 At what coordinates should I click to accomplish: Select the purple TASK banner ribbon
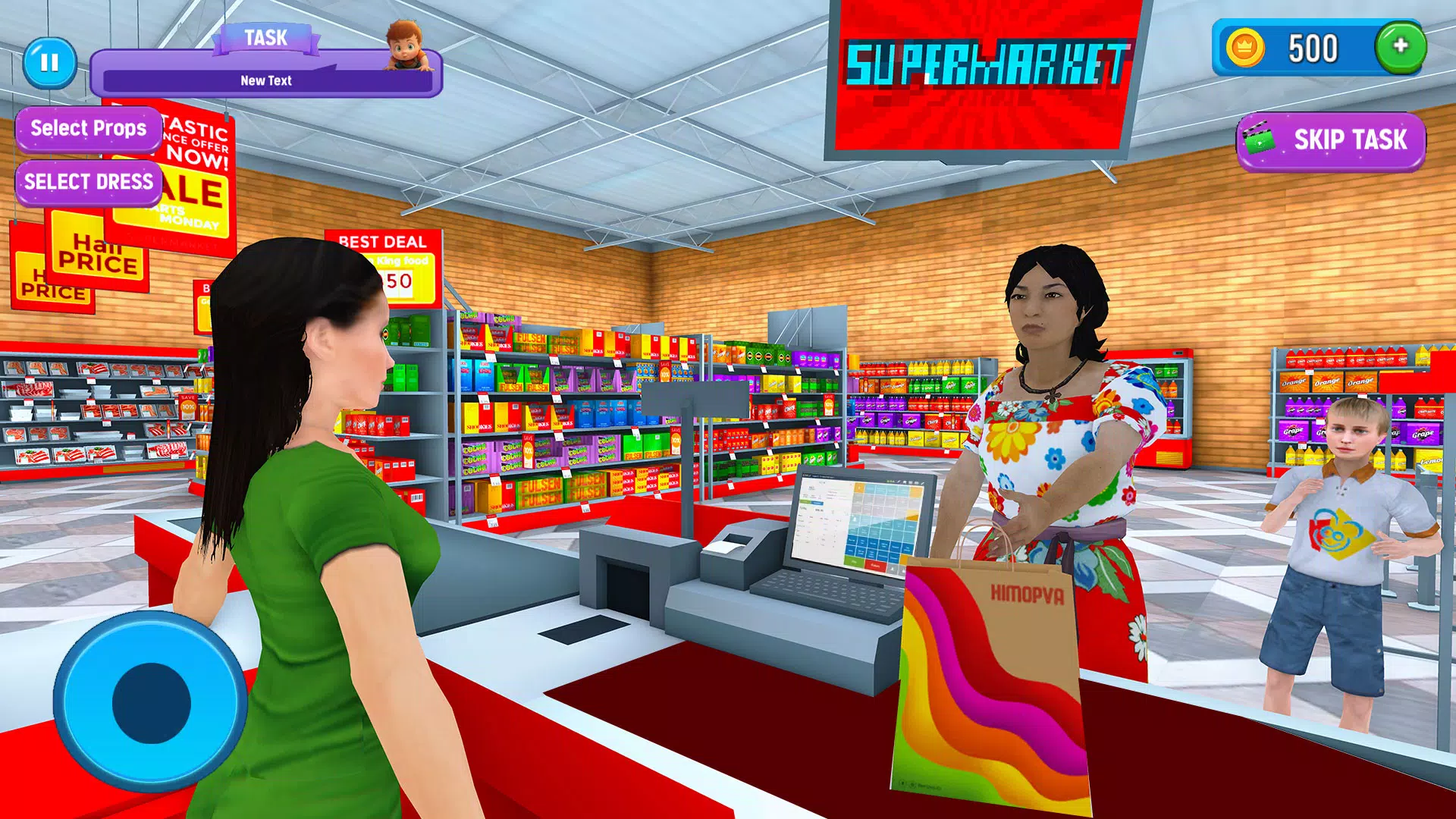pos(264,36)
